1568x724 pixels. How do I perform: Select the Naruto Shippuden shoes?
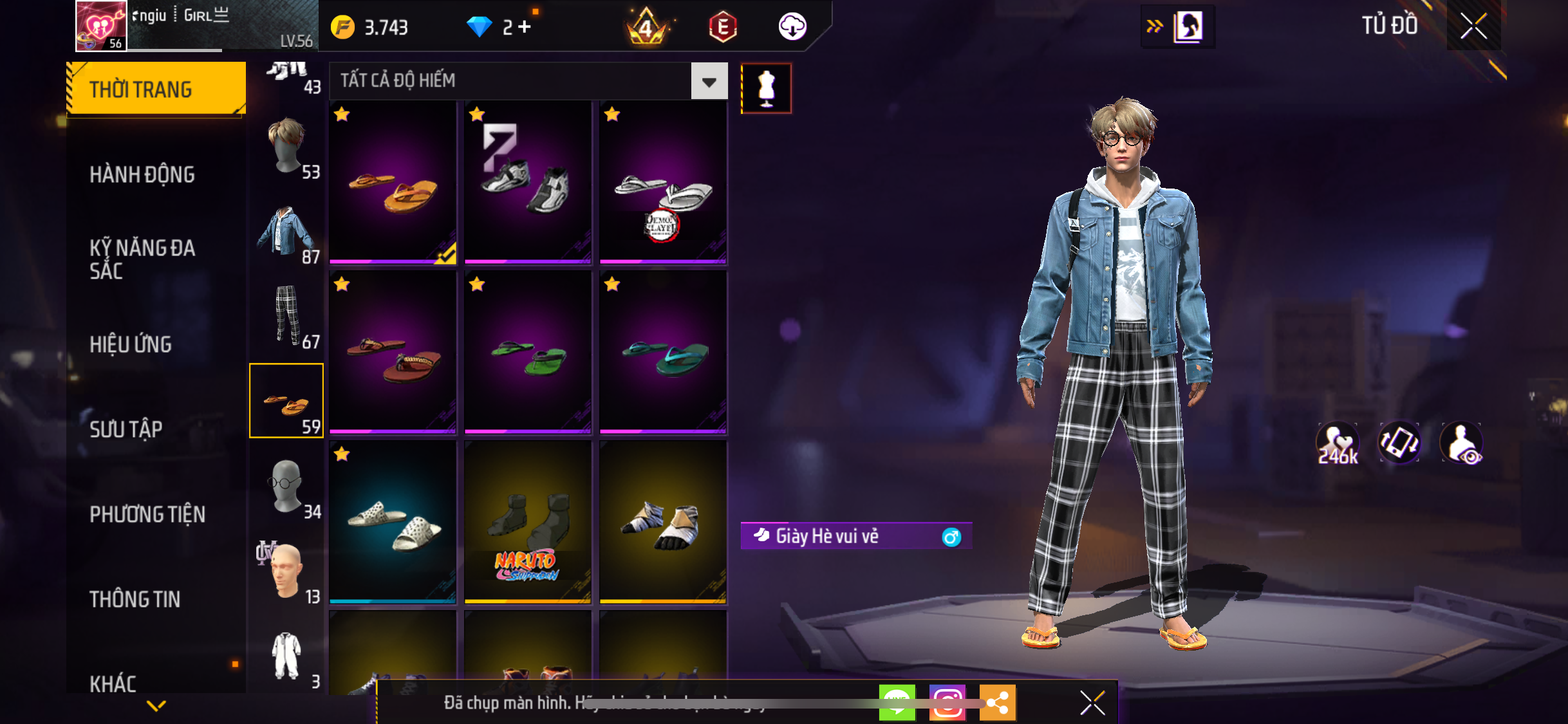[x=528, y=522]
